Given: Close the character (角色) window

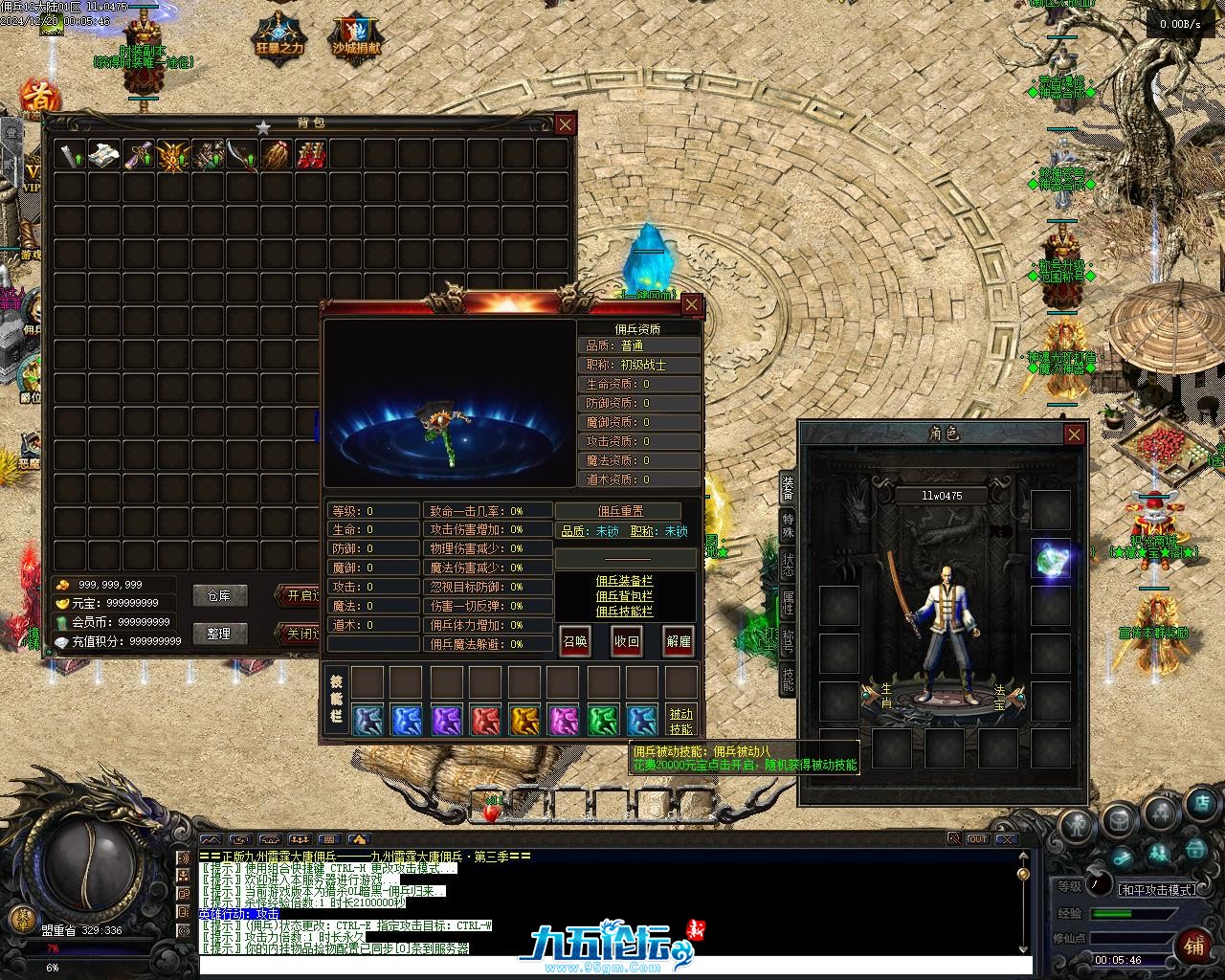Looking at the screenshot, I should [x=1074, y=434].
